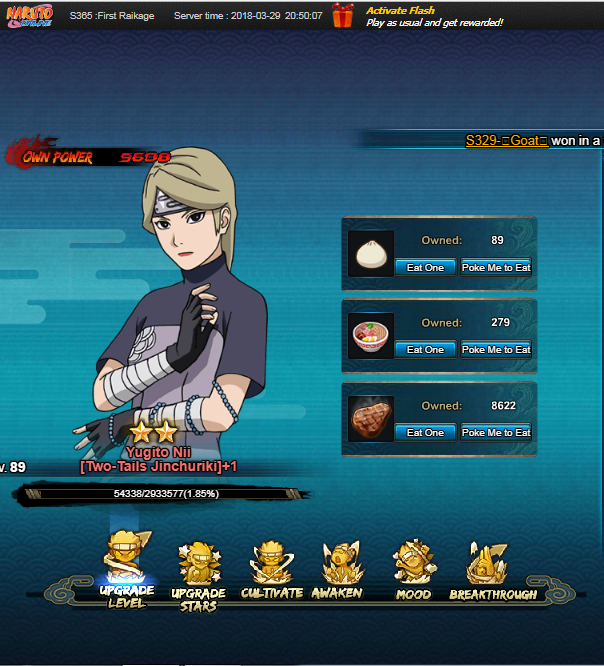Switch to the Upgrade Level tab

[x=127, y=570]
